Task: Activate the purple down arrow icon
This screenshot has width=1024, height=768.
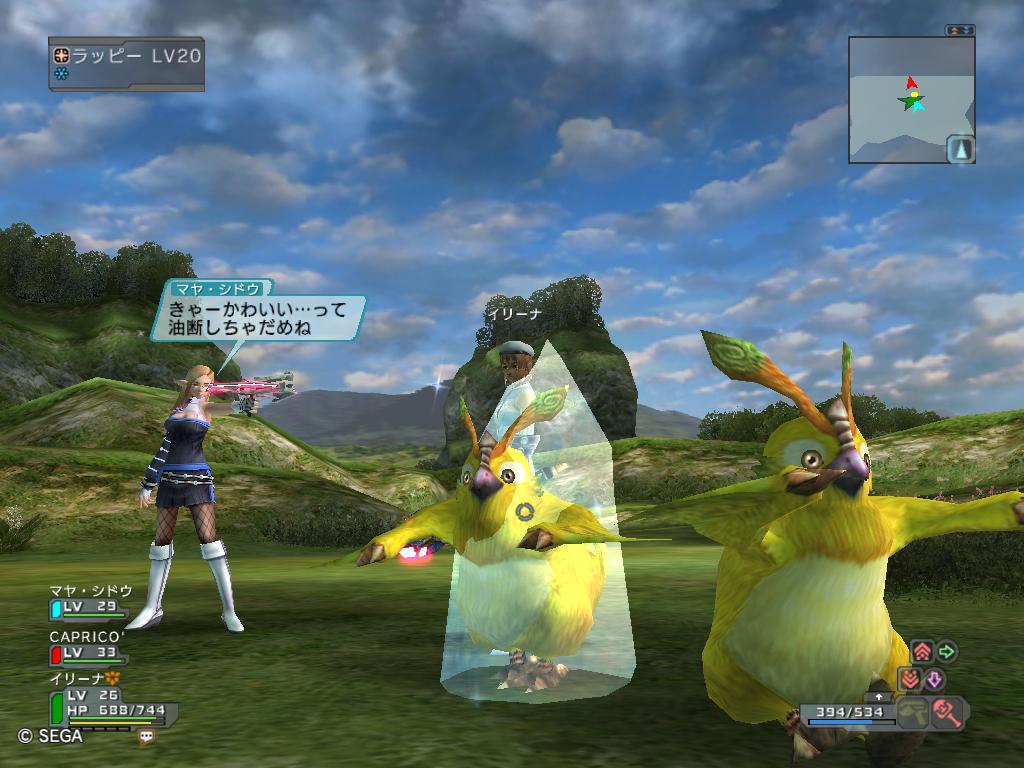Action: pyautogui.click(x=933, y=680)
